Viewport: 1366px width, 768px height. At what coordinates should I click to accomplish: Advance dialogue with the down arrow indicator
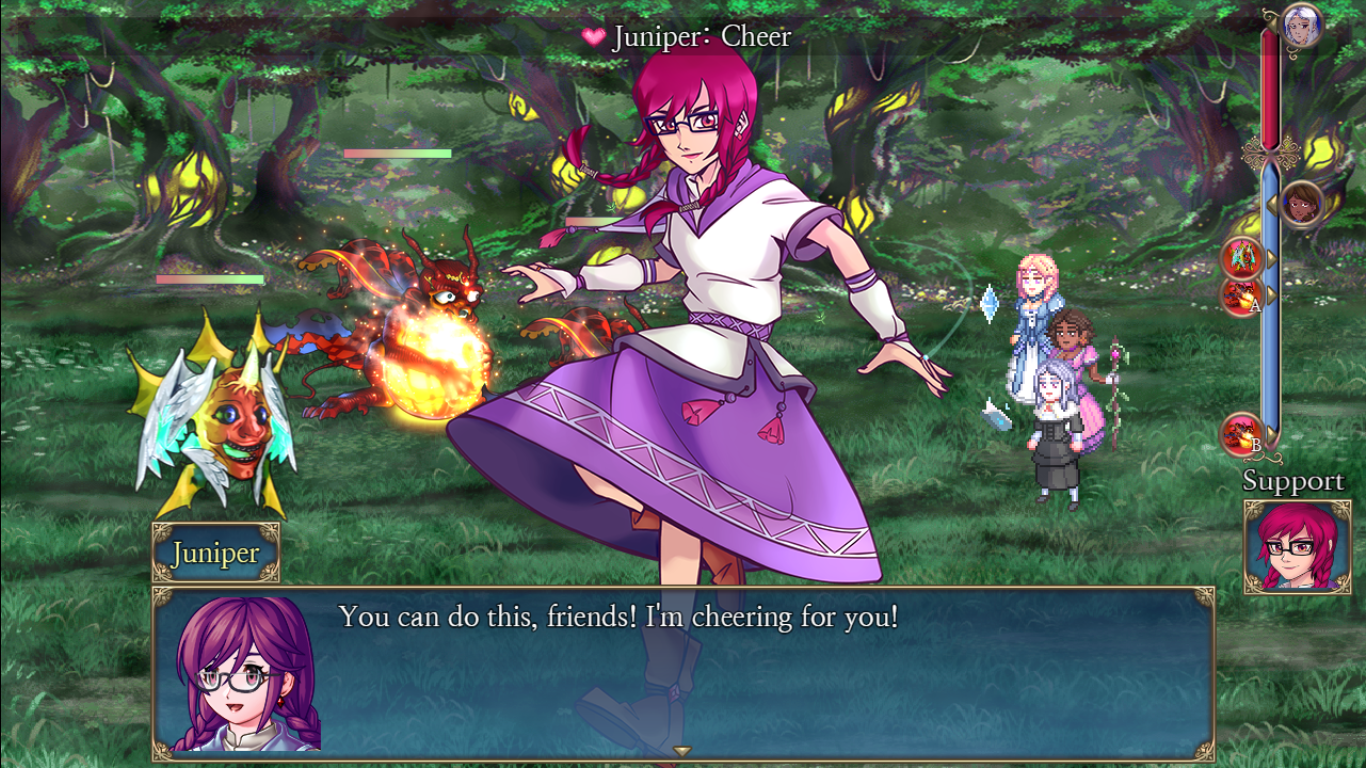(x=682, y=750)
